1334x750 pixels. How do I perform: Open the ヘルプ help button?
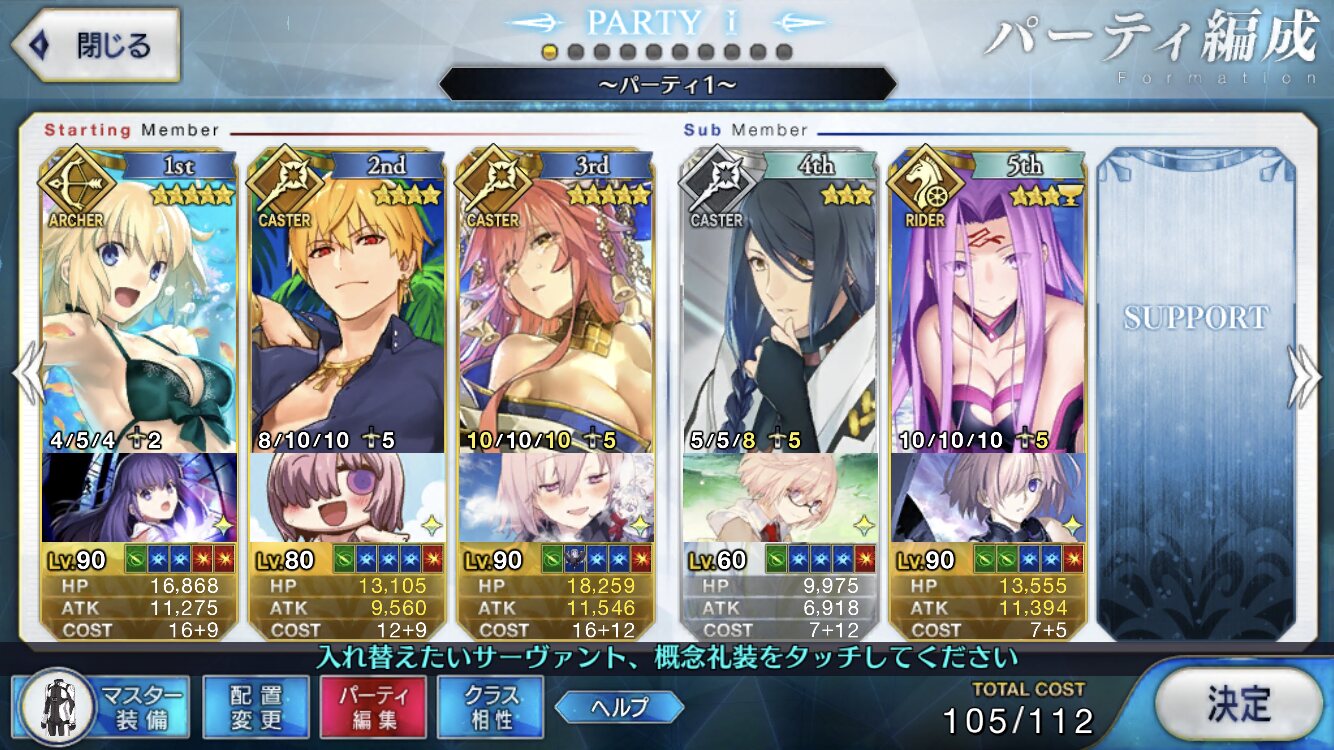pyautogui.click(x=618, y=707)
